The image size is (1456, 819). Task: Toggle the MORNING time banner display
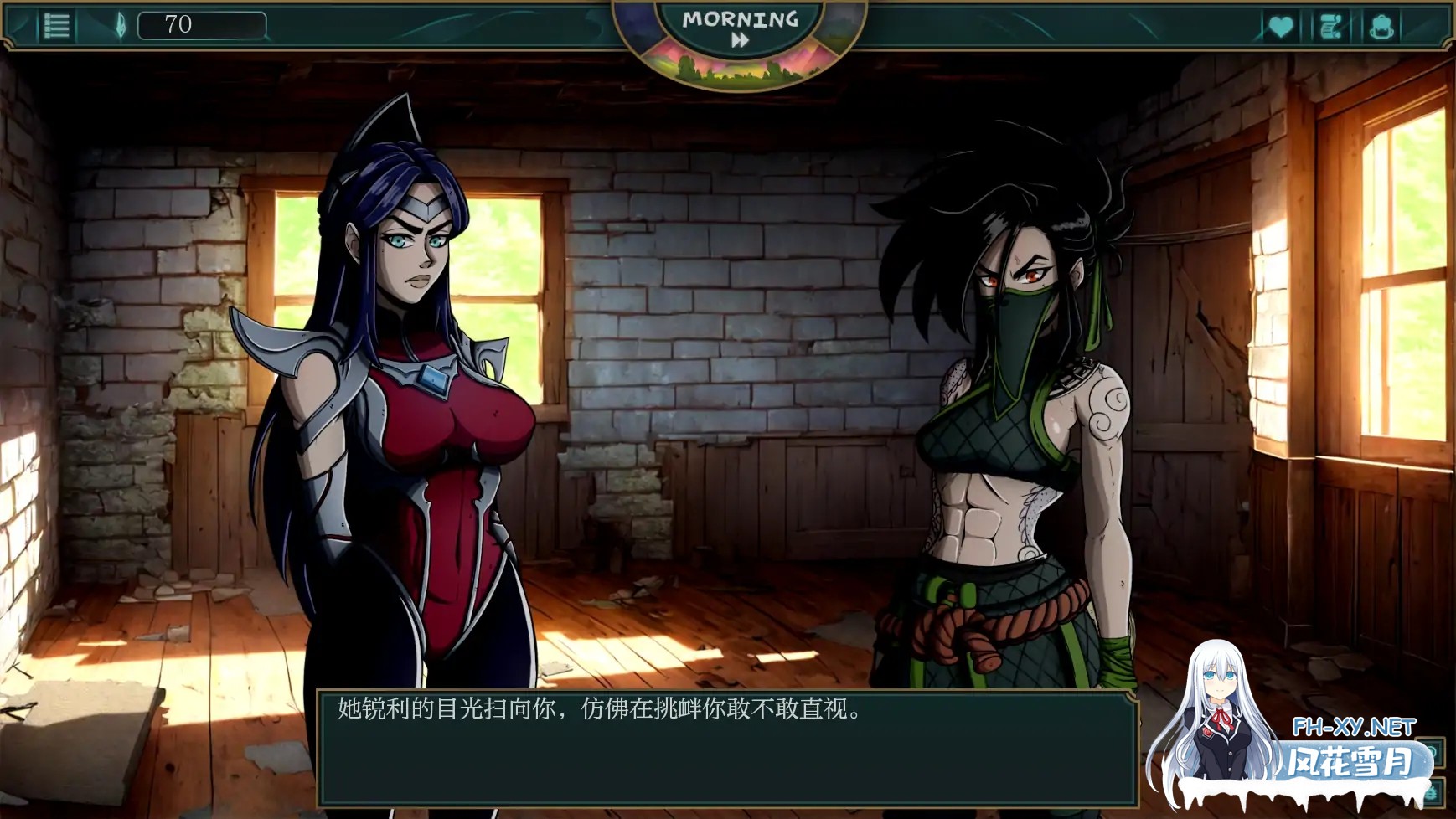click(x=741, y=18)
